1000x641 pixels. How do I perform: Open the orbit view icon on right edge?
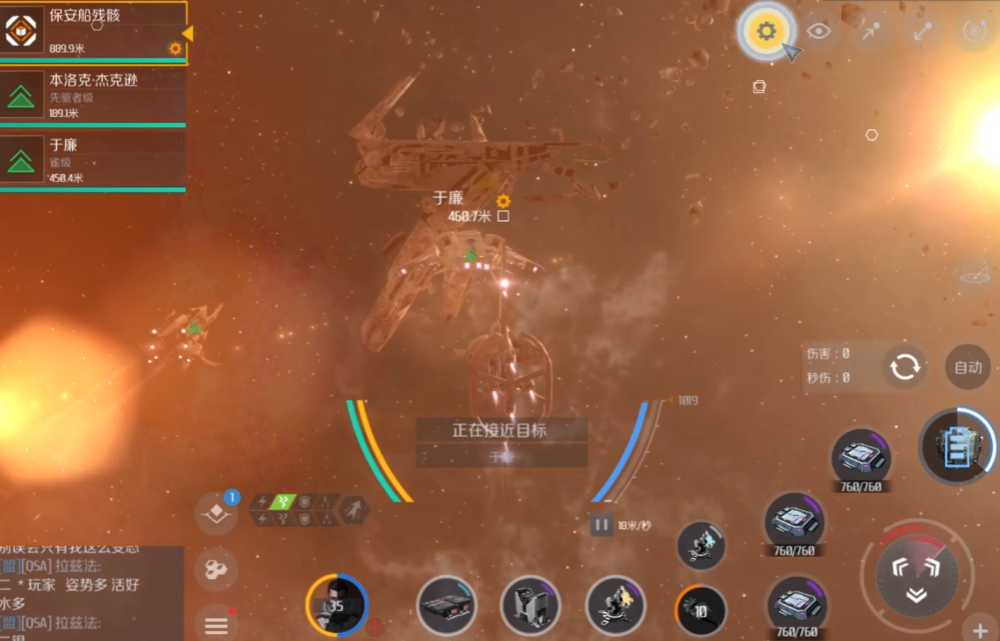[x=974, y=273]
